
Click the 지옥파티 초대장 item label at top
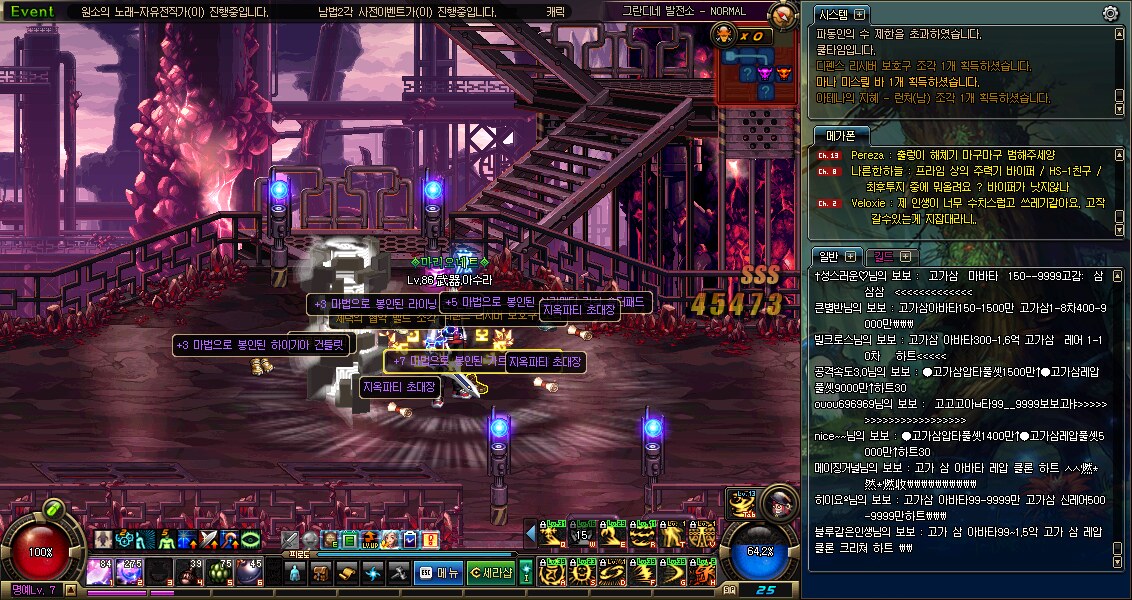580,311
